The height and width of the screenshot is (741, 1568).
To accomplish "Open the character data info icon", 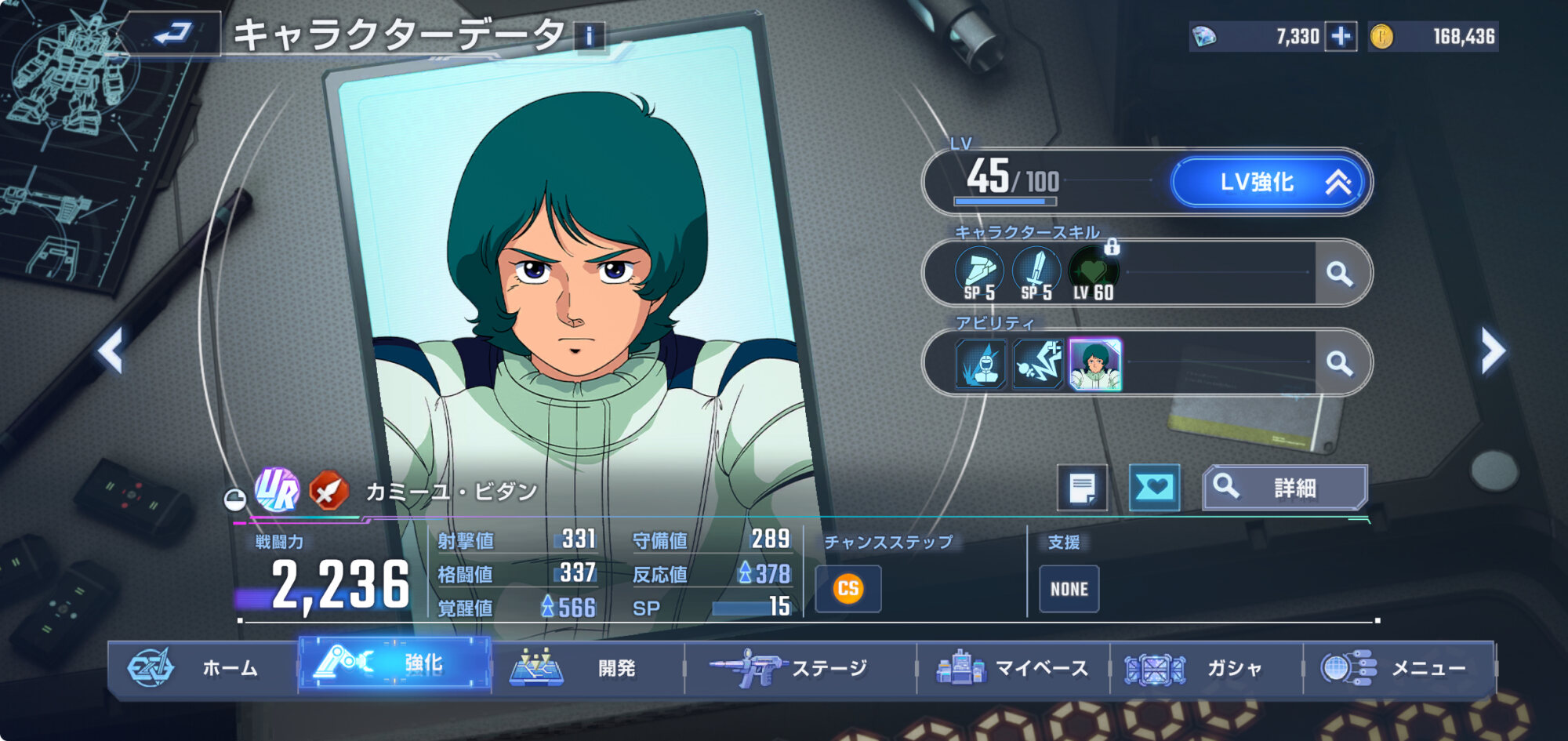I will click(x=590, y=36).
